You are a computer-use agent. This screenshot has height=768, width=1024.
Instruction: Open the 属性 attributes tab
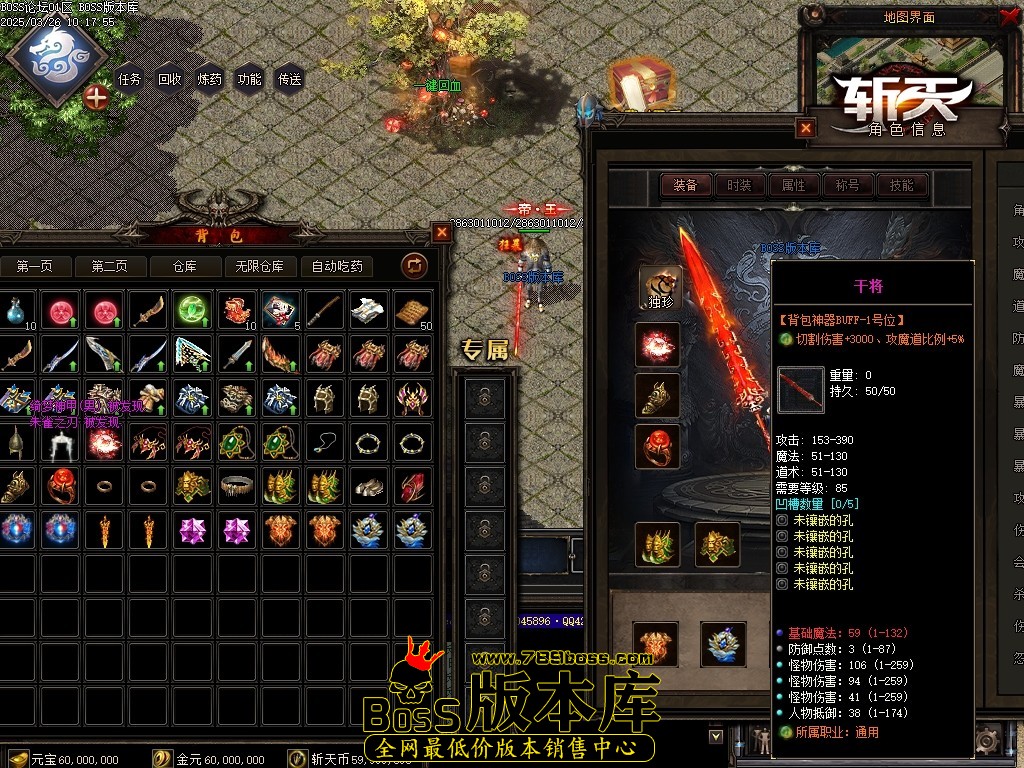pyautogui.click(x=793, y=185)
